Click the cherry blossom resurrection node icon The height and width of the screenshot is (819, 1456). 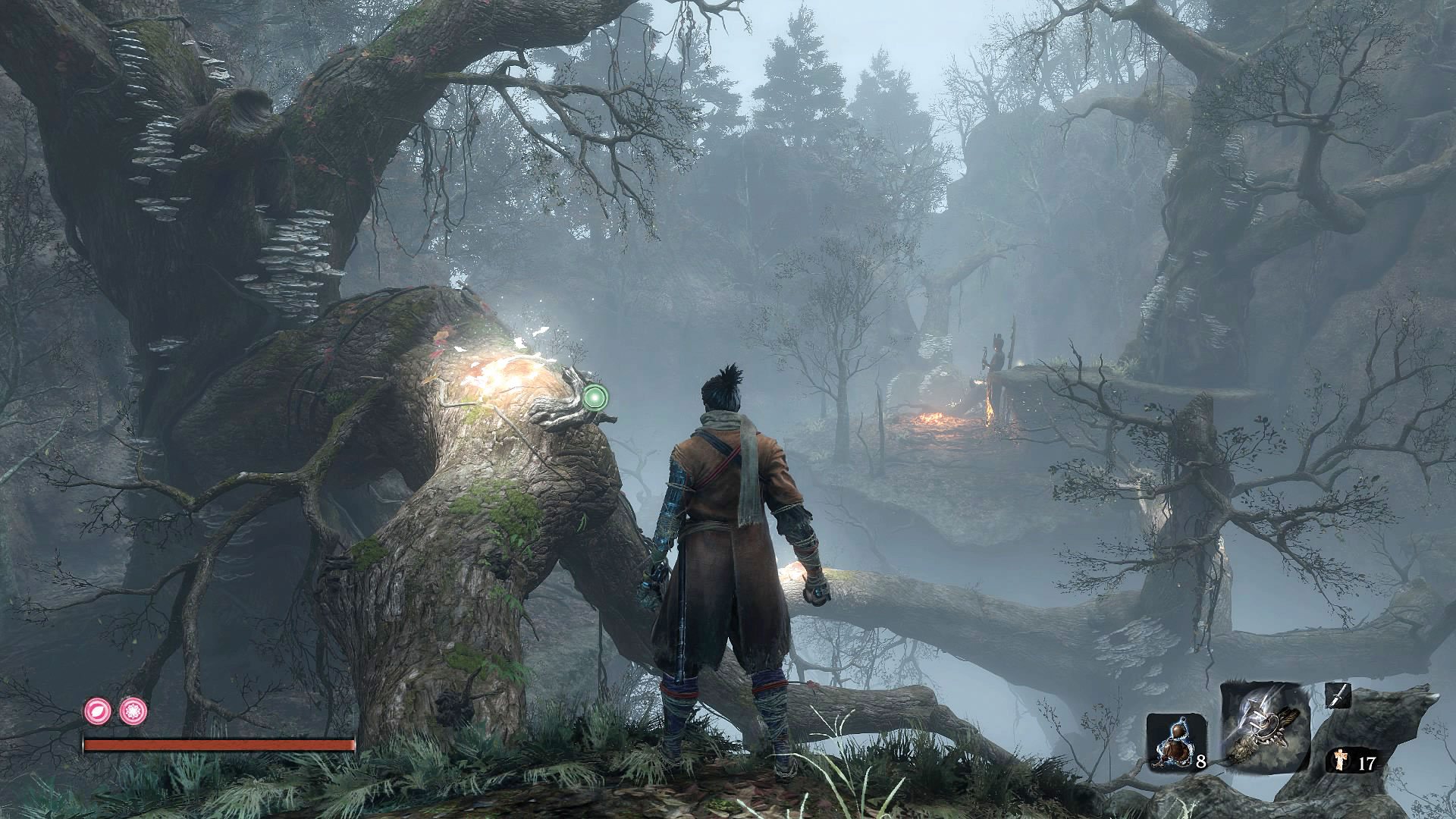coord(133,711)
